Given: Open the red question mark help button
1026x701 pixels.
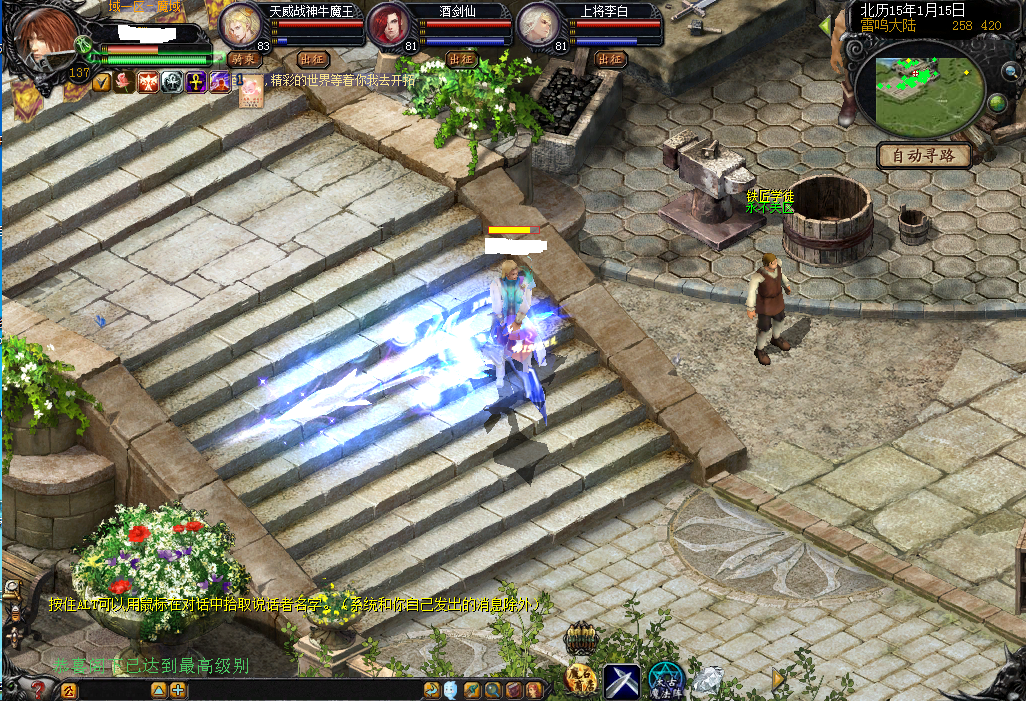Looking at the screenshot, I should tap(38, 689).
